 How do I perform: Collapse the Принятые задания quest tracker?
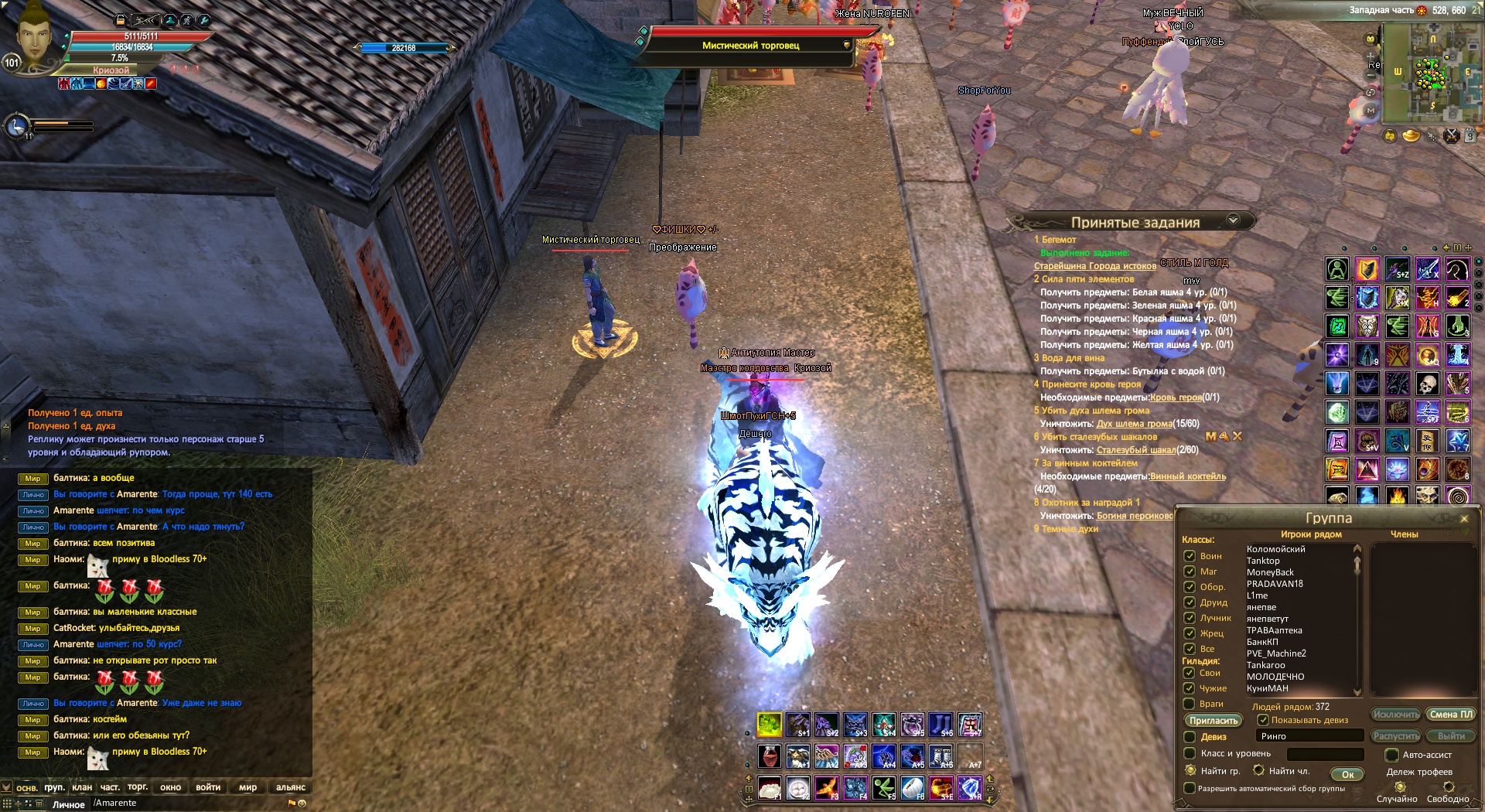click(1233, 220)
